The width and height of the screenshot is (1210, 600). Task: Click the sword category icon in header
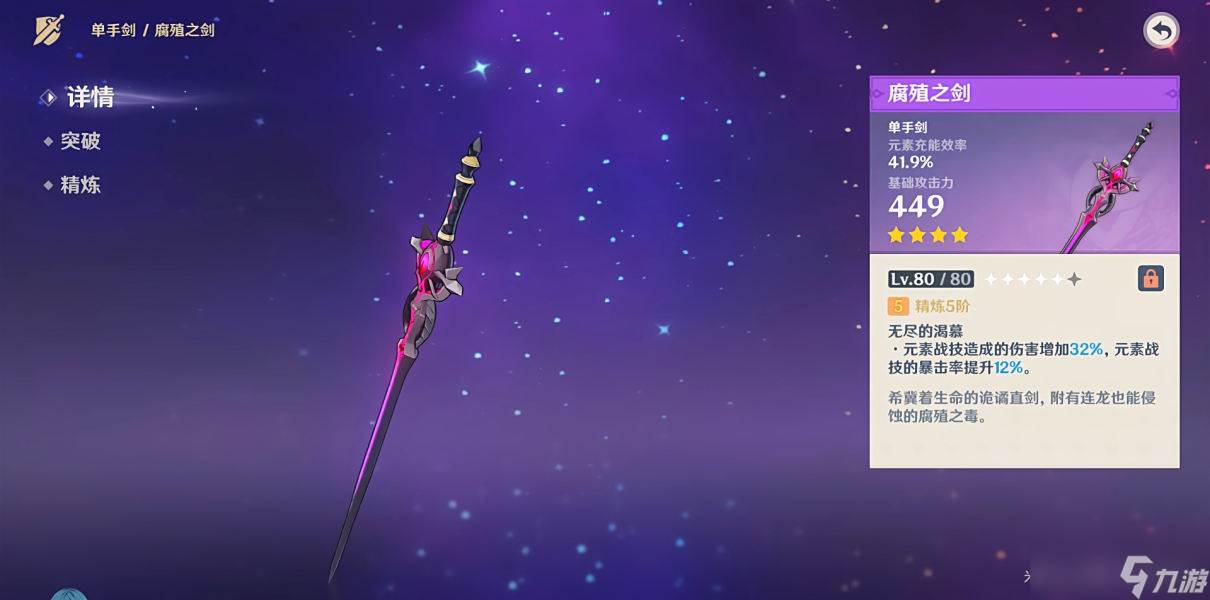(x=48, y=30)
